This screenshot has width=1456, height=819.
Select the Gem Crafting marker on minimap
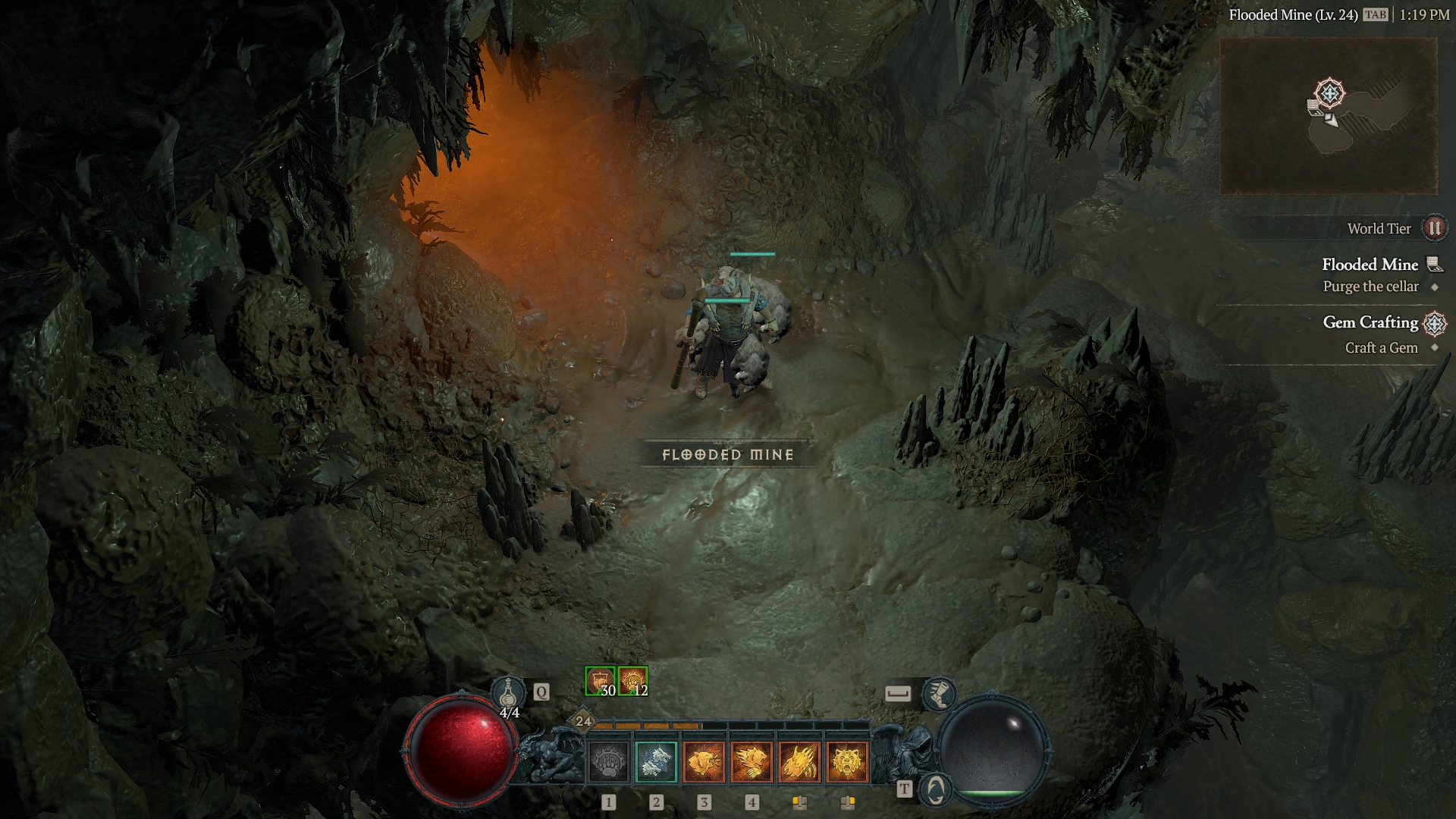[1329, 94]
